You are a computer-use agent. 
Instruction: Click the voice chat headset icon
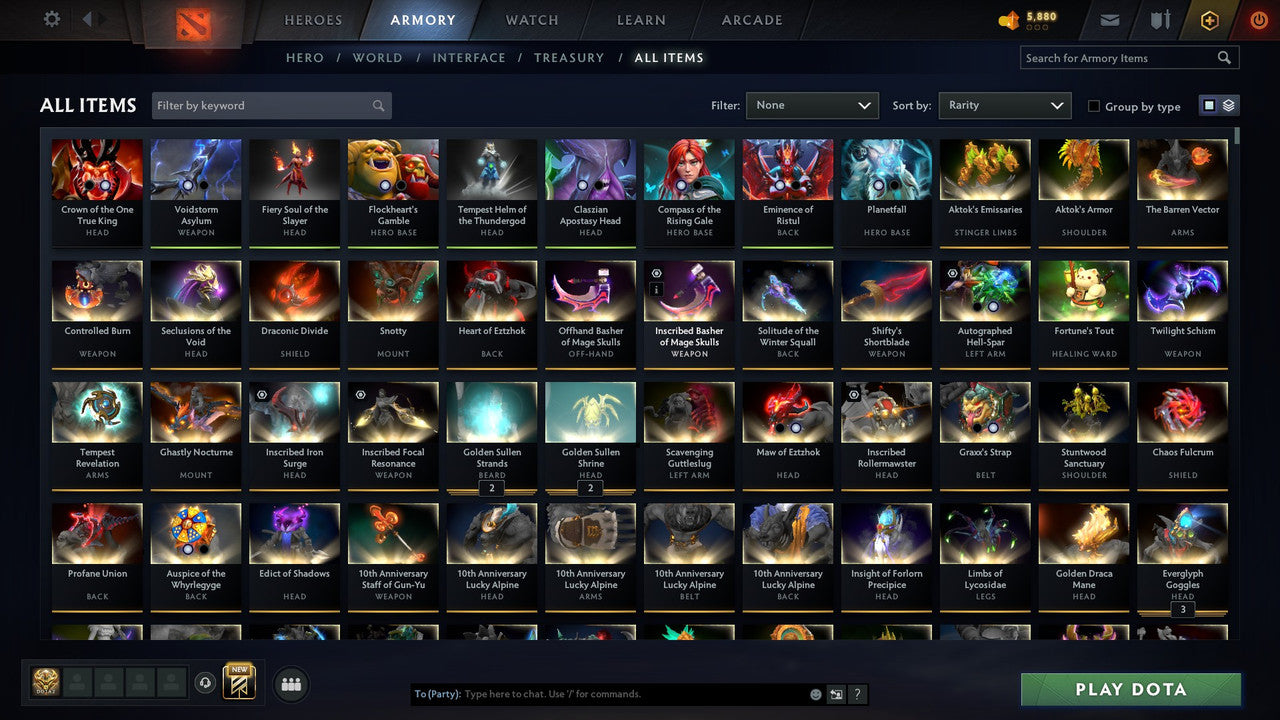207,682
